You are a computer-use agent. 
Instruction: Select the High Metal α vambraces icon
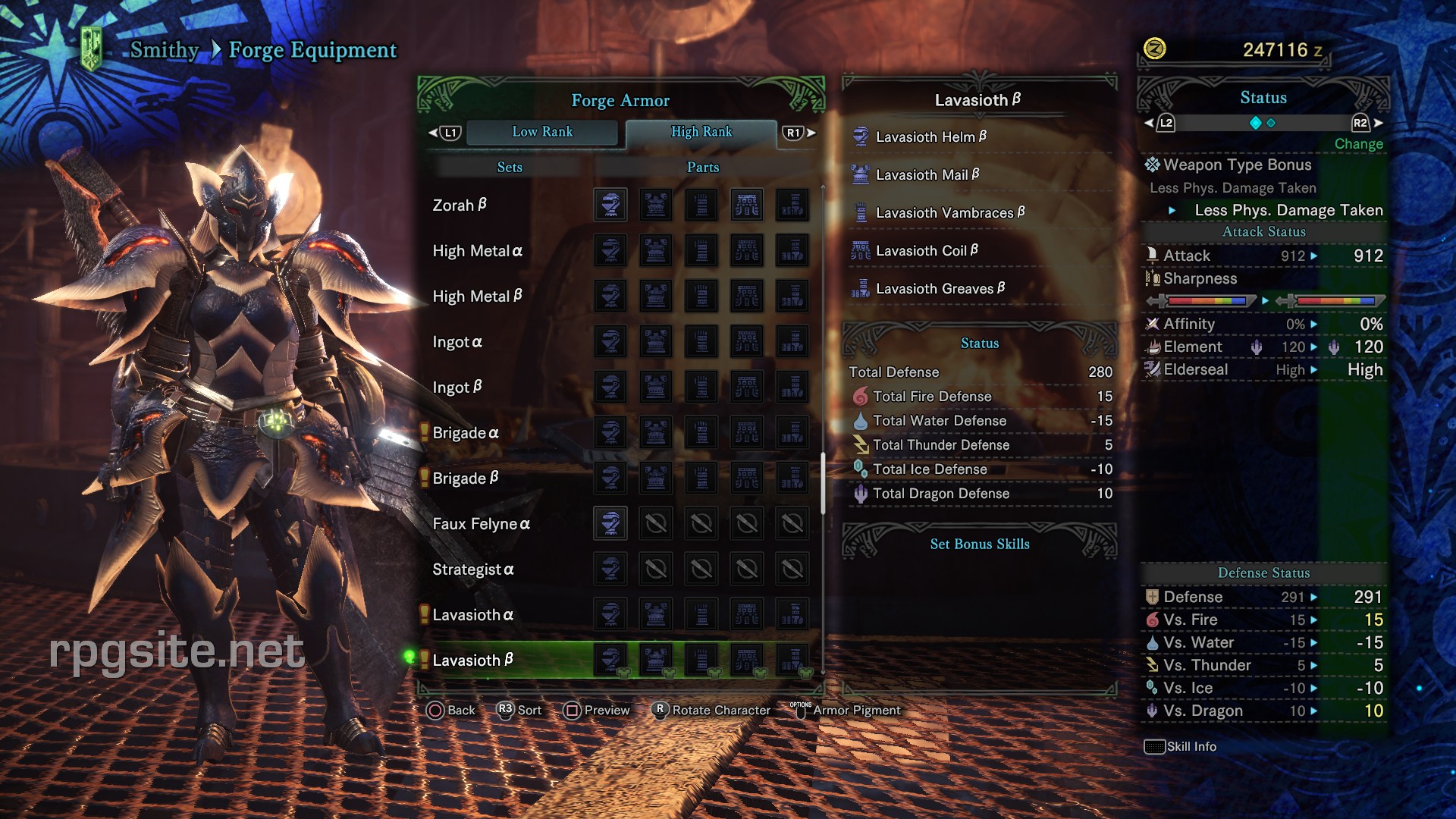[701, 250]
